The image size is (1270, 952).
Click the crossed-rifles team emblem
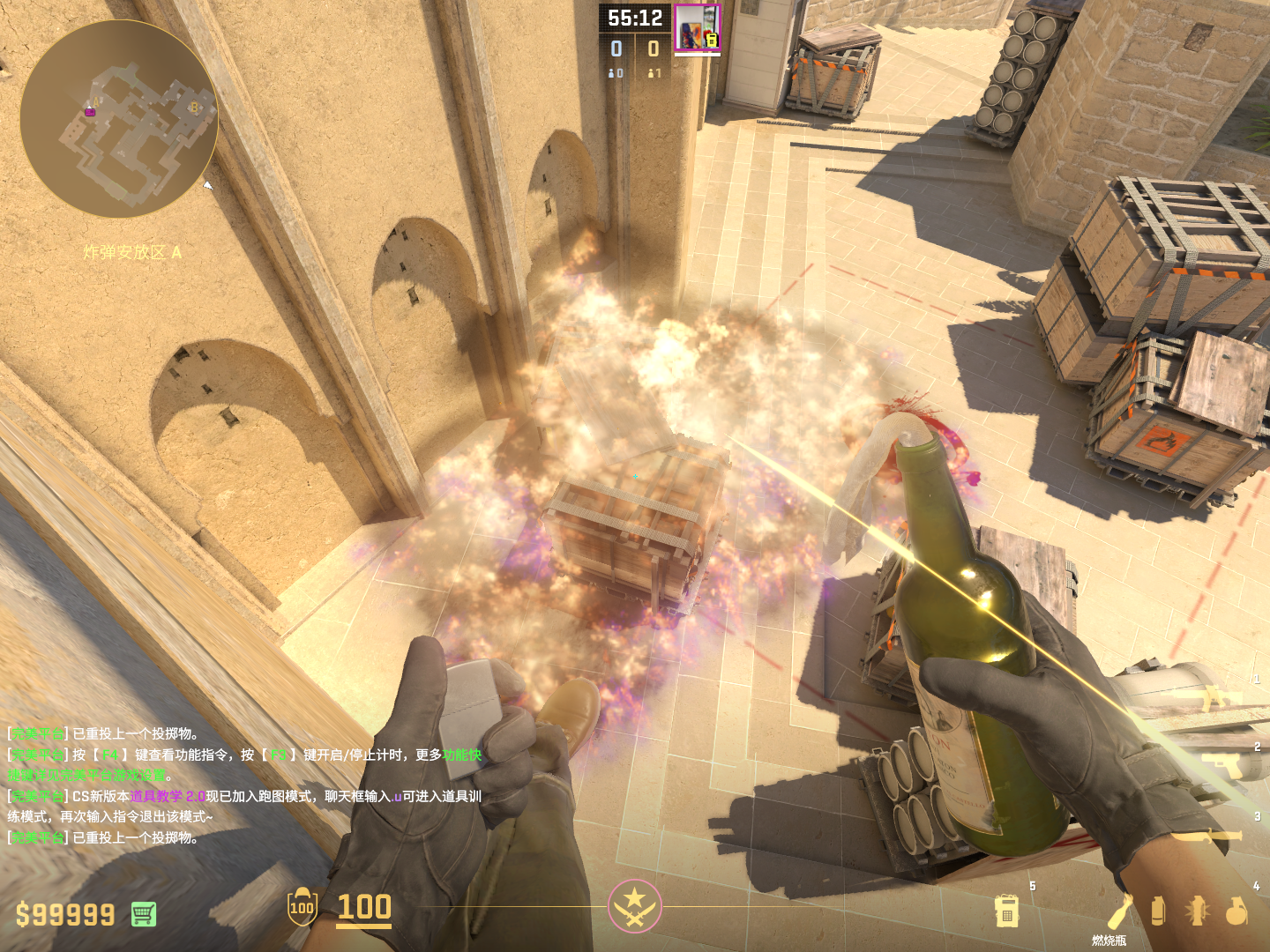click(634, 905)
